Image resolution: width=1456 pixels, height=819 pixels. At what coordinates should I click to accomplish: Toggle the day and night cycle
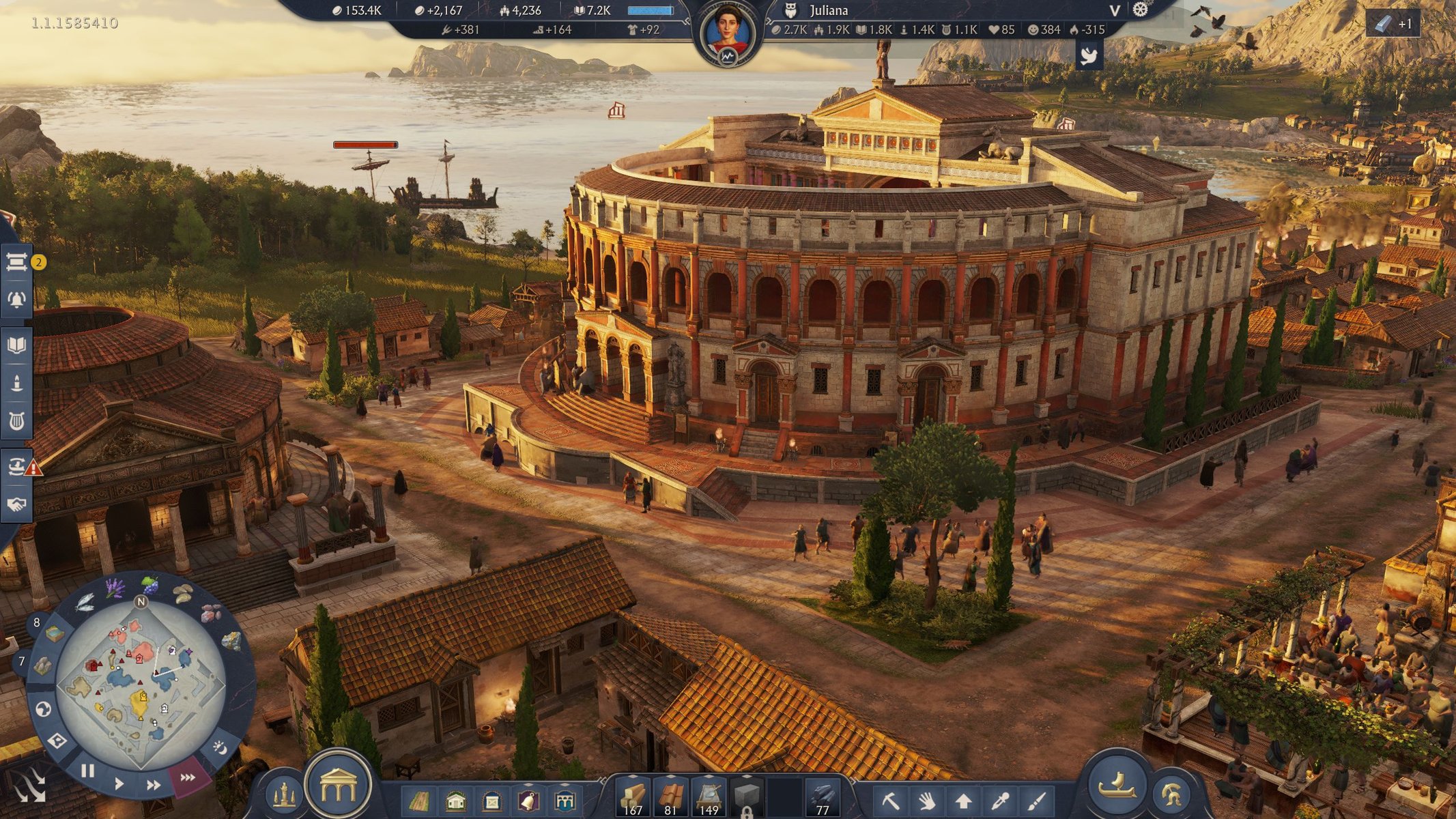click(220, 747)
